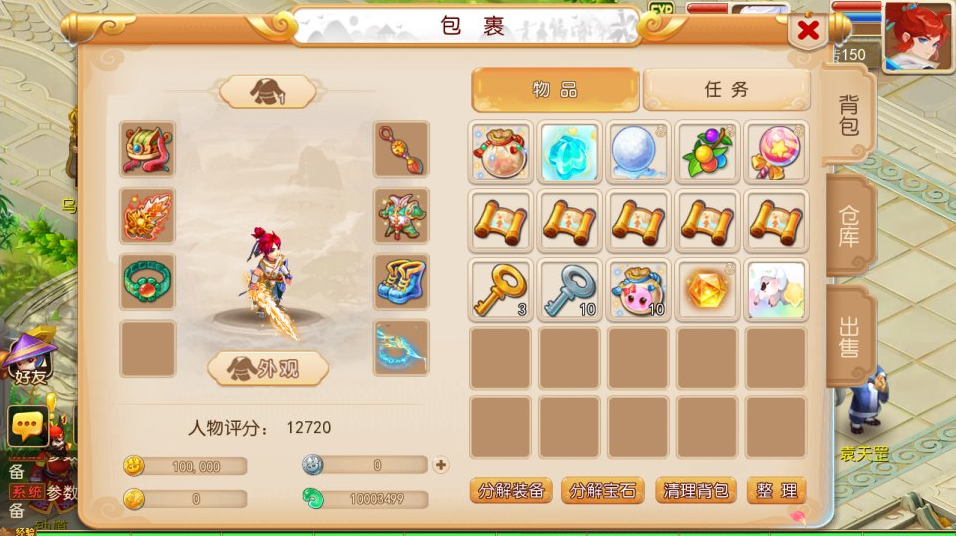Open the 外观 appearance button
Screen dimensions: 956x536
tap(268, 368)
